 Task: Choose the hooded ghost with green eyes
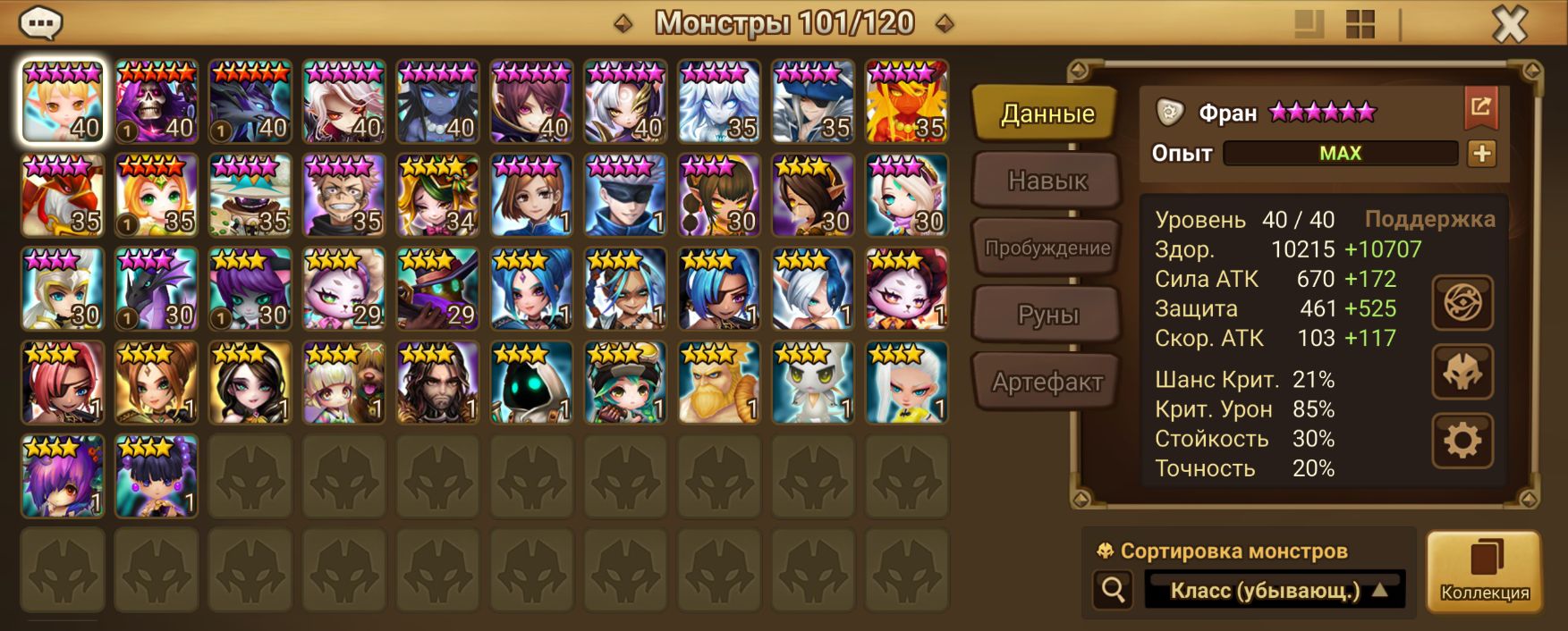point(531,383)
